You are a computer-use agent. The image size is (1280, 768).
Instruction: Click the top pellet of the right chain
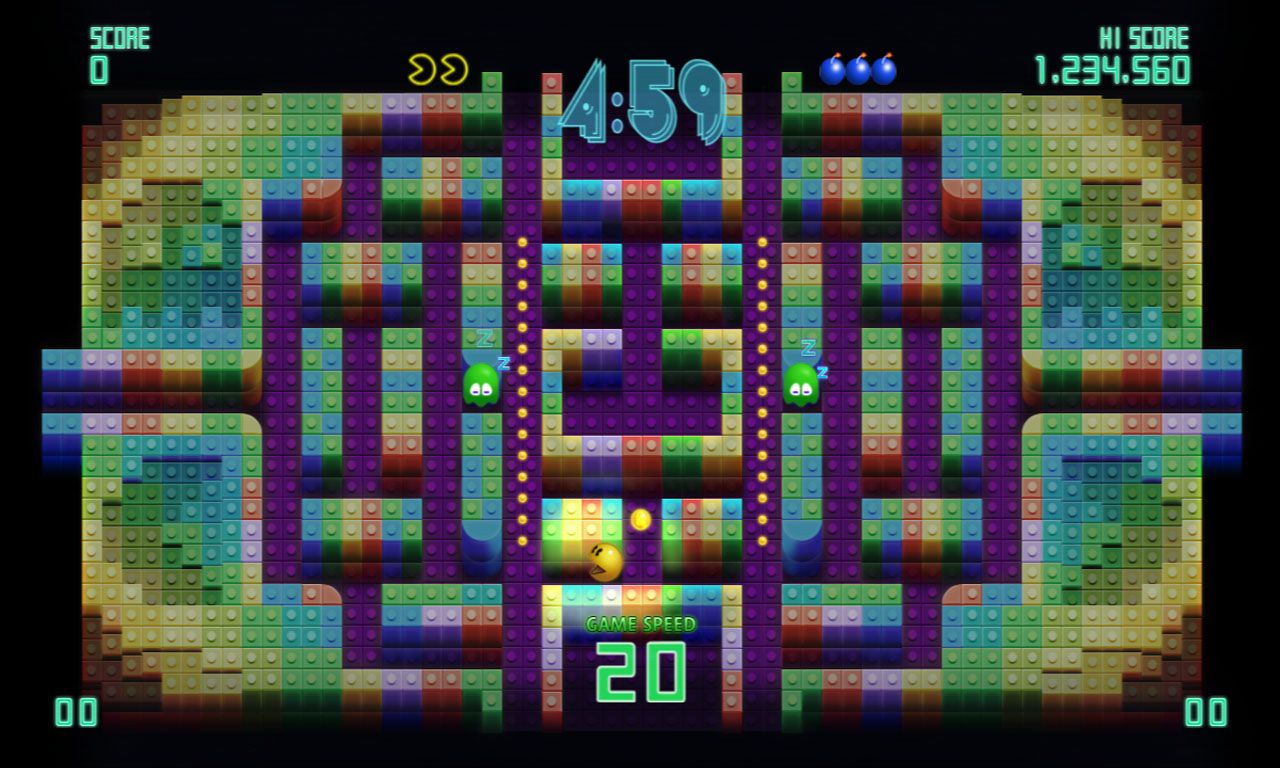(764, 241)
